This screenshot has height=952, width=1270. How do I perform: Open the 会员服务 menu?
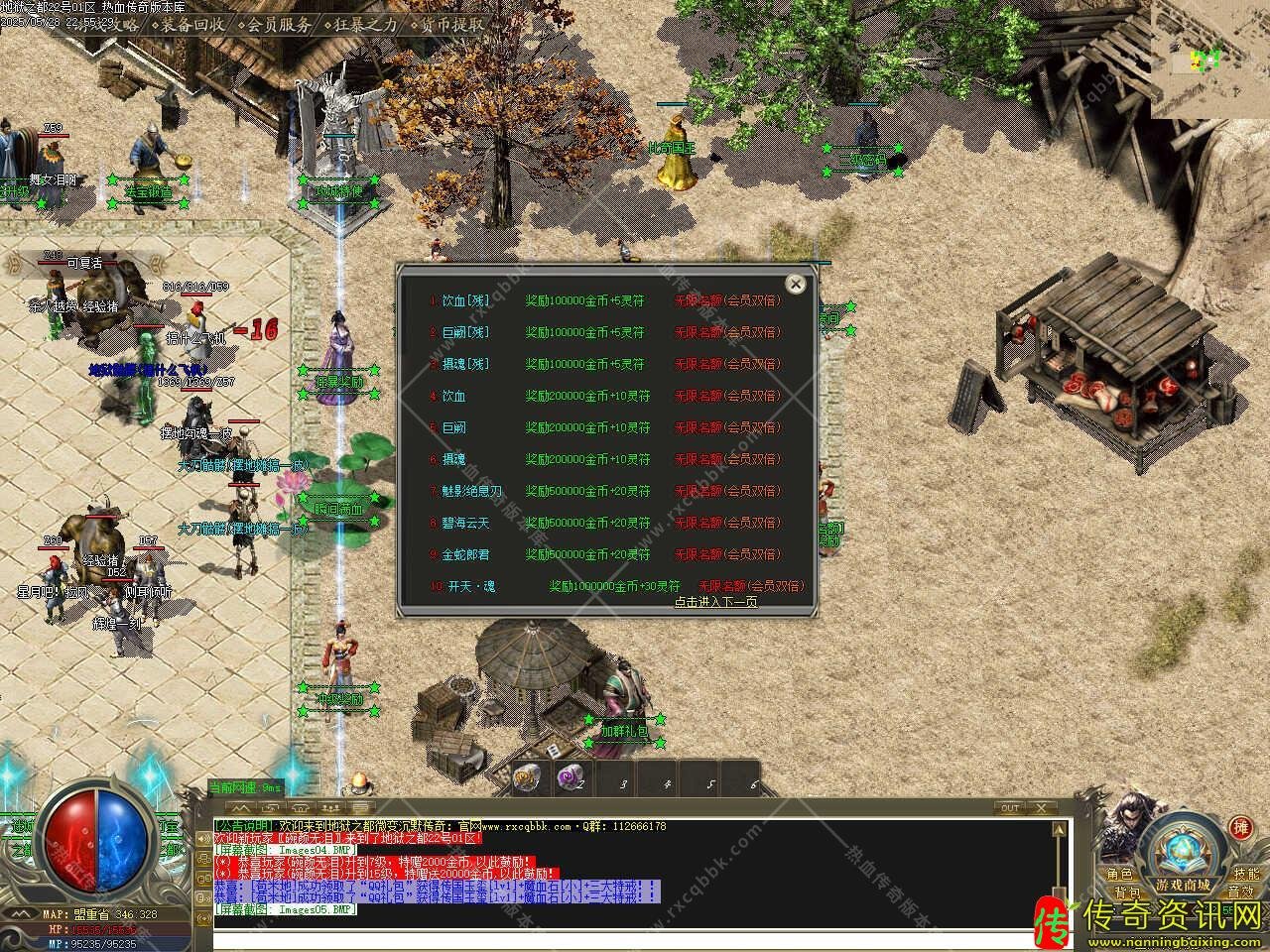pos(278,24)
